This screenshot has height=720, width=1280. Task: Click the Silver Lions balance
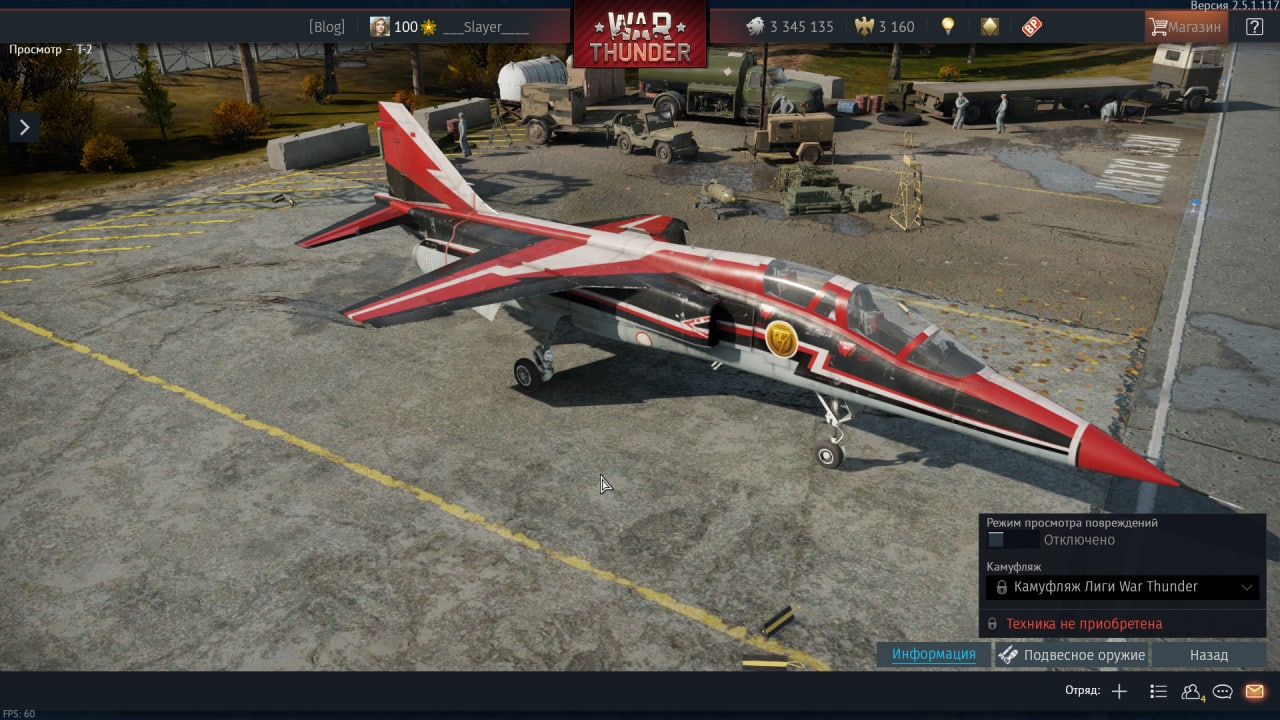click(790, 27)
